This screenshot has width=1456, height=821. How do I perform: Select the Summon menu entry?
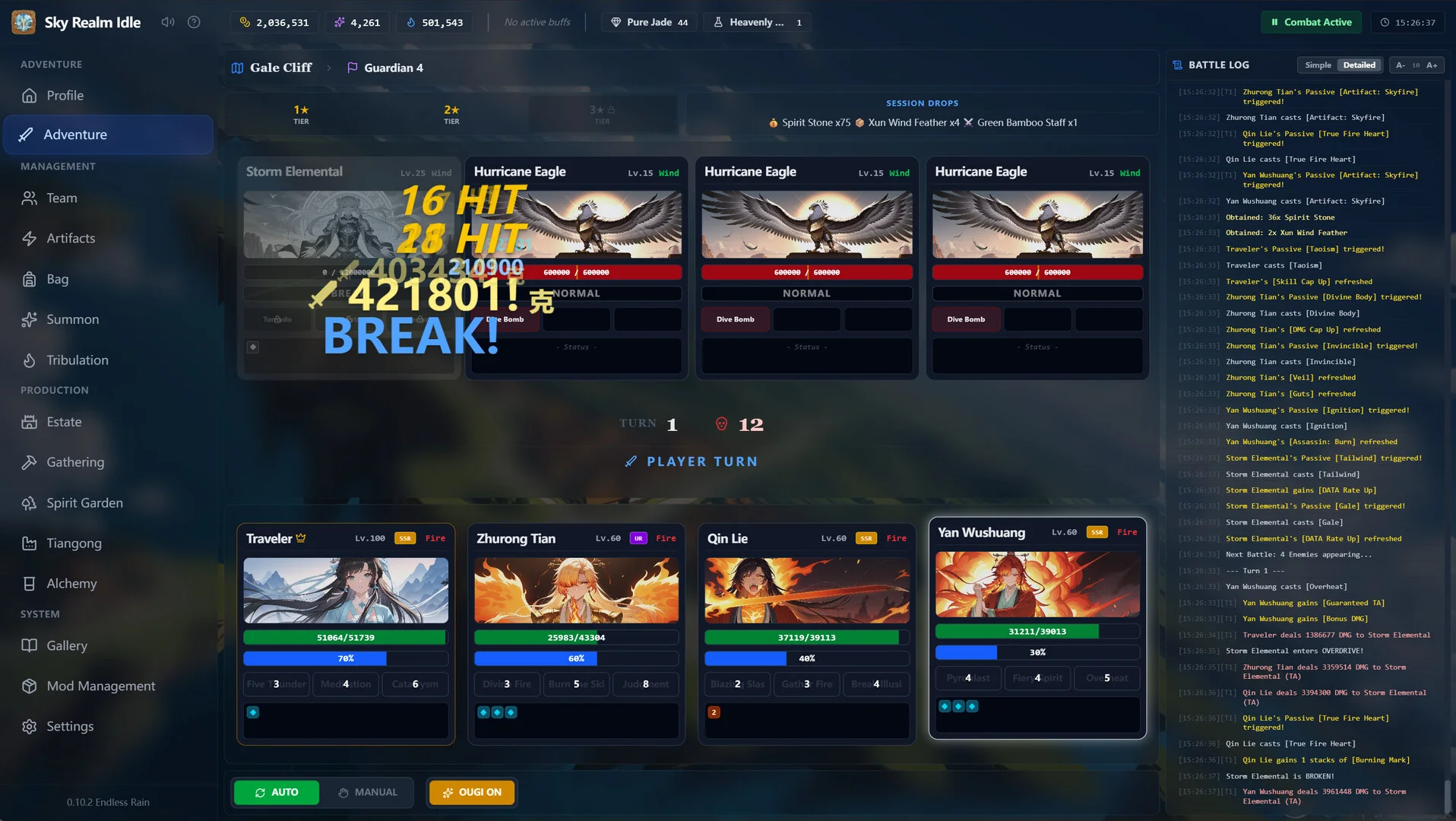72,319
